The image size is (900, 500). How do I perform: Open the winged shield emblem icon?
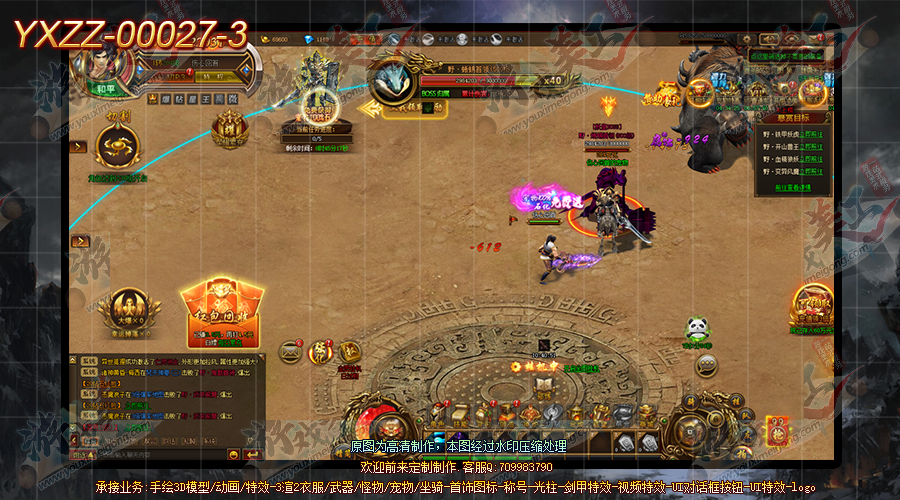pyautogui.click(x=122, y=302)
